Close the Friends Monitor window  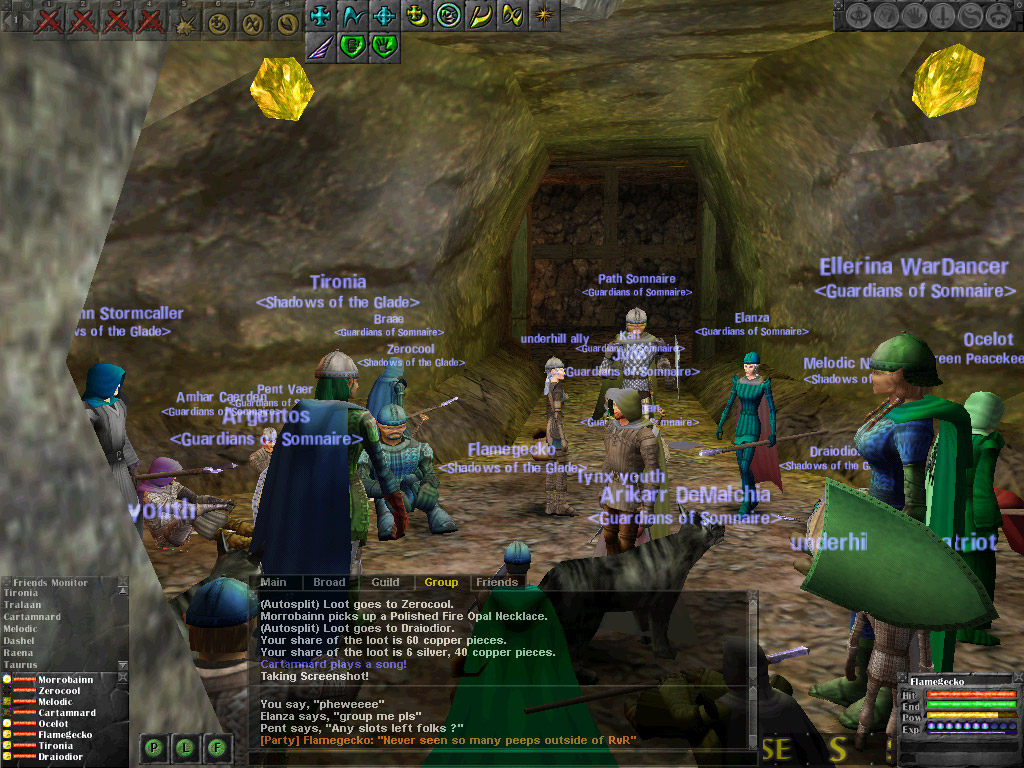click(x=123, y=582)
